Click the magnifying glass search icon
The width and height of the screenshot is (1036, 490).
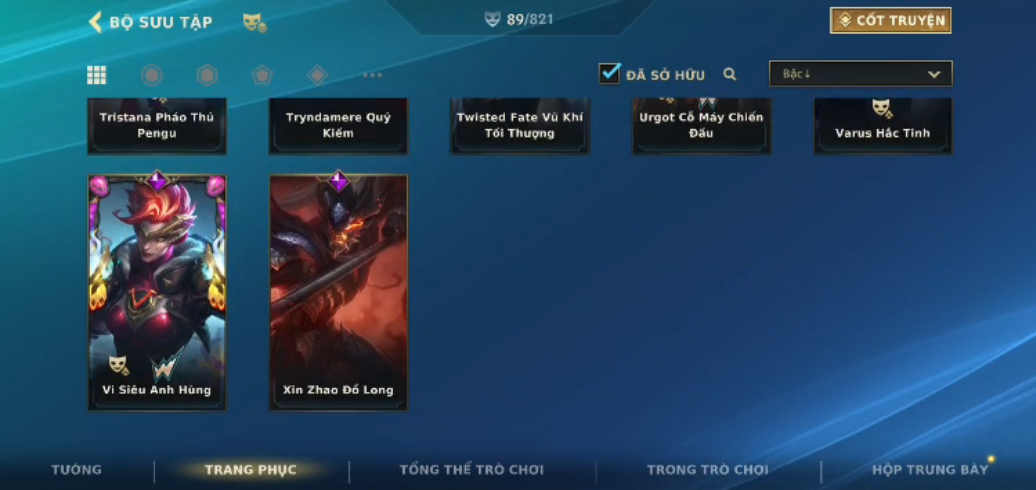[x=730, y=74]
